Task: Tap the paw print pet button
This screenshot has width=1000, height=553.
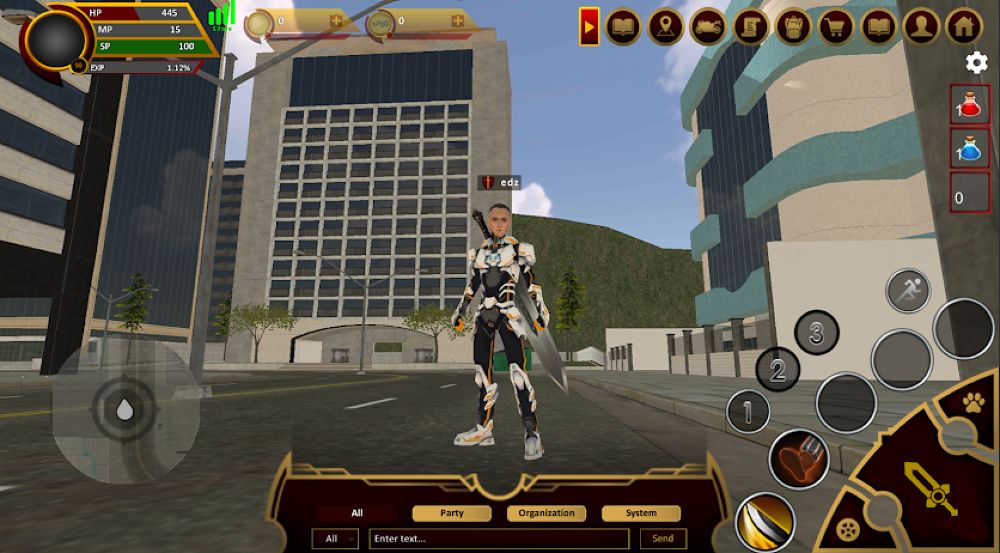Action: tap(974, 403)
